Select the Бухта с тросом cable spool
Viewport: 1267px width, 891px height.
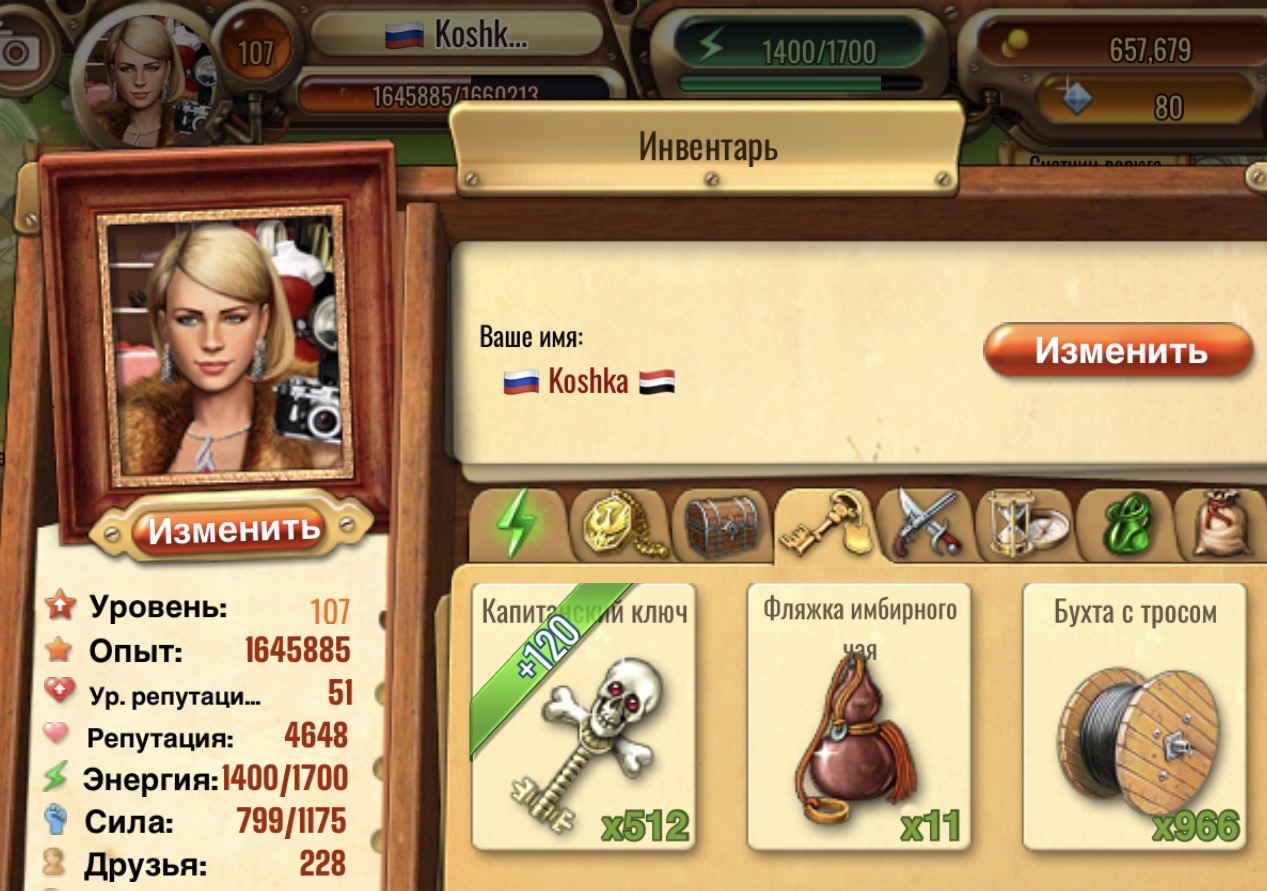(1134, 715)
